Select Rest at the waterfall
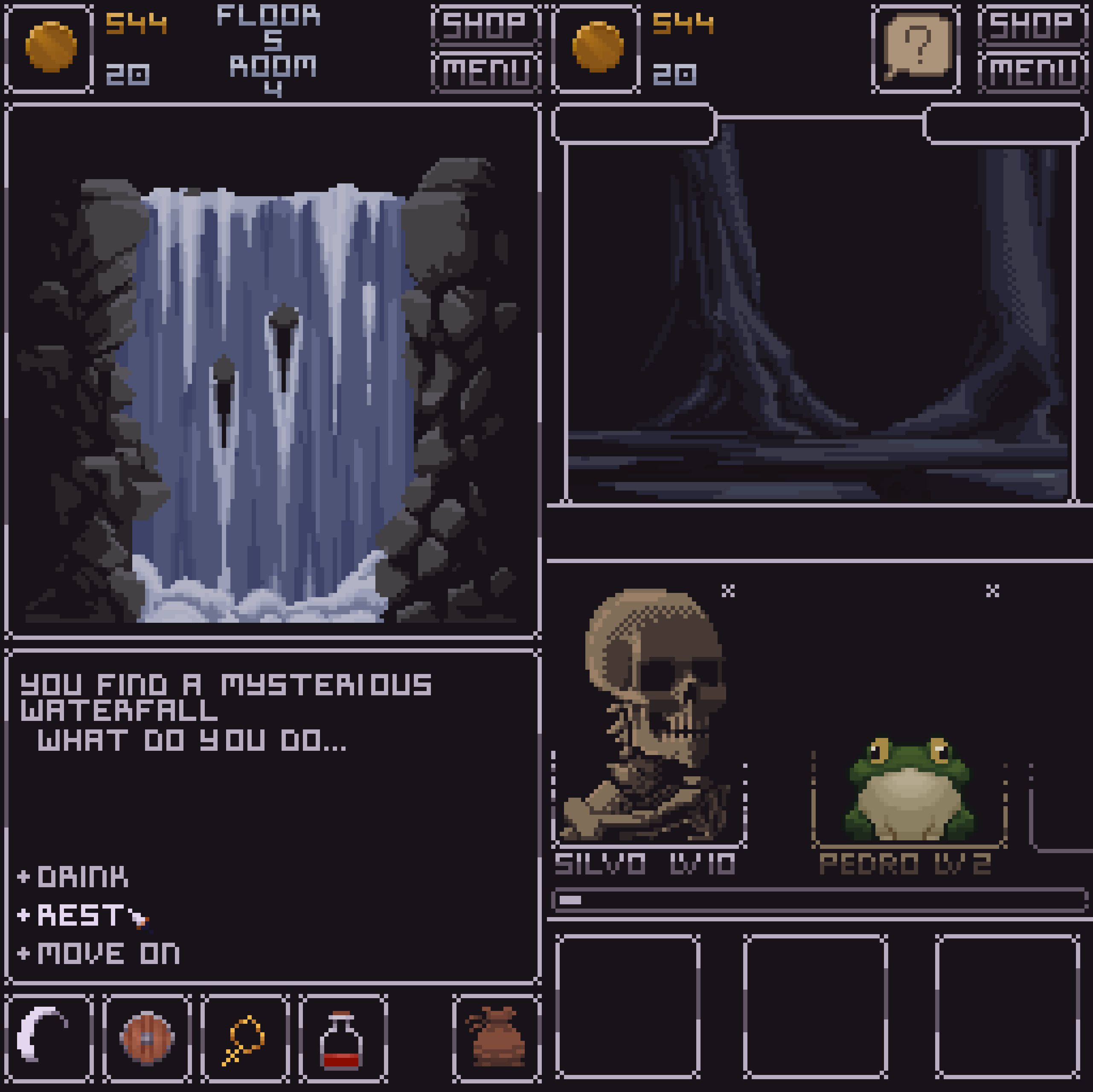Viewport: 1093px width, 1092px height. coord(80,915)
